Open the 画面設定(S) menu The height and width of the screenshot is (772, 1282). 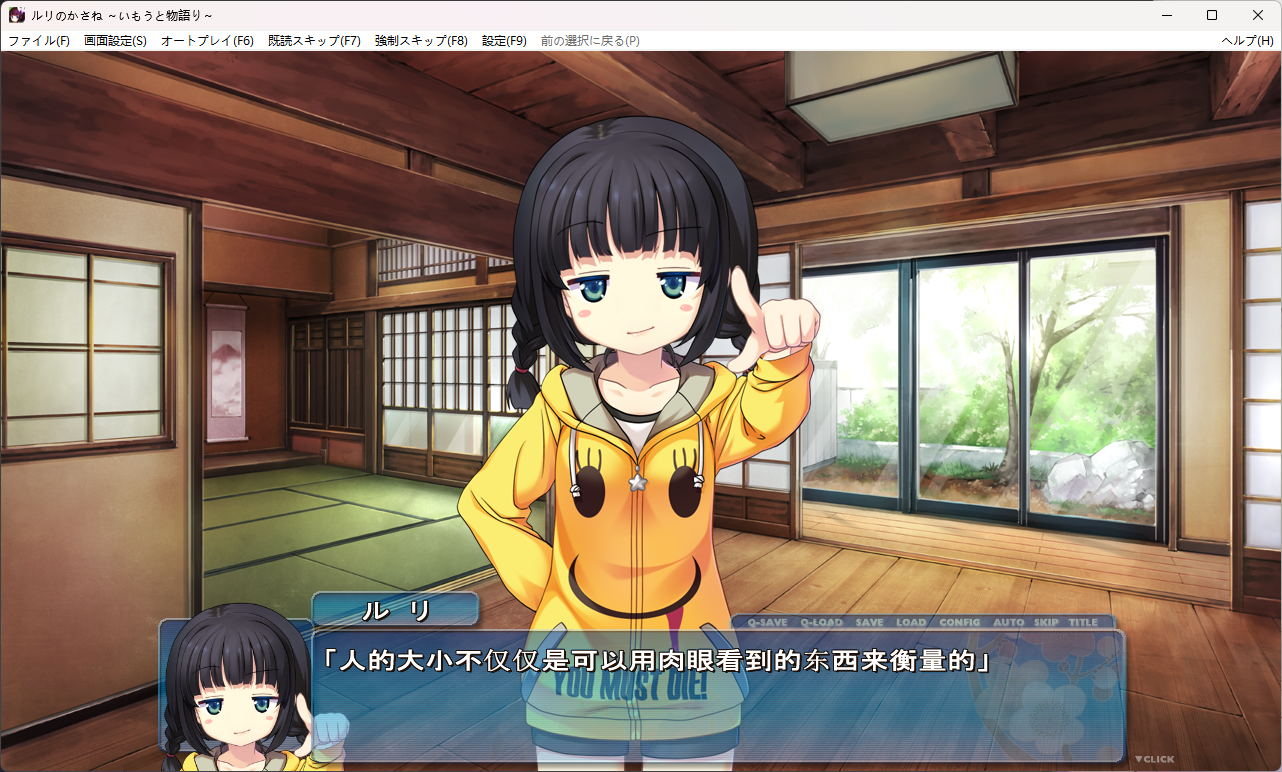pyautogui.click(x=115, y=41)
